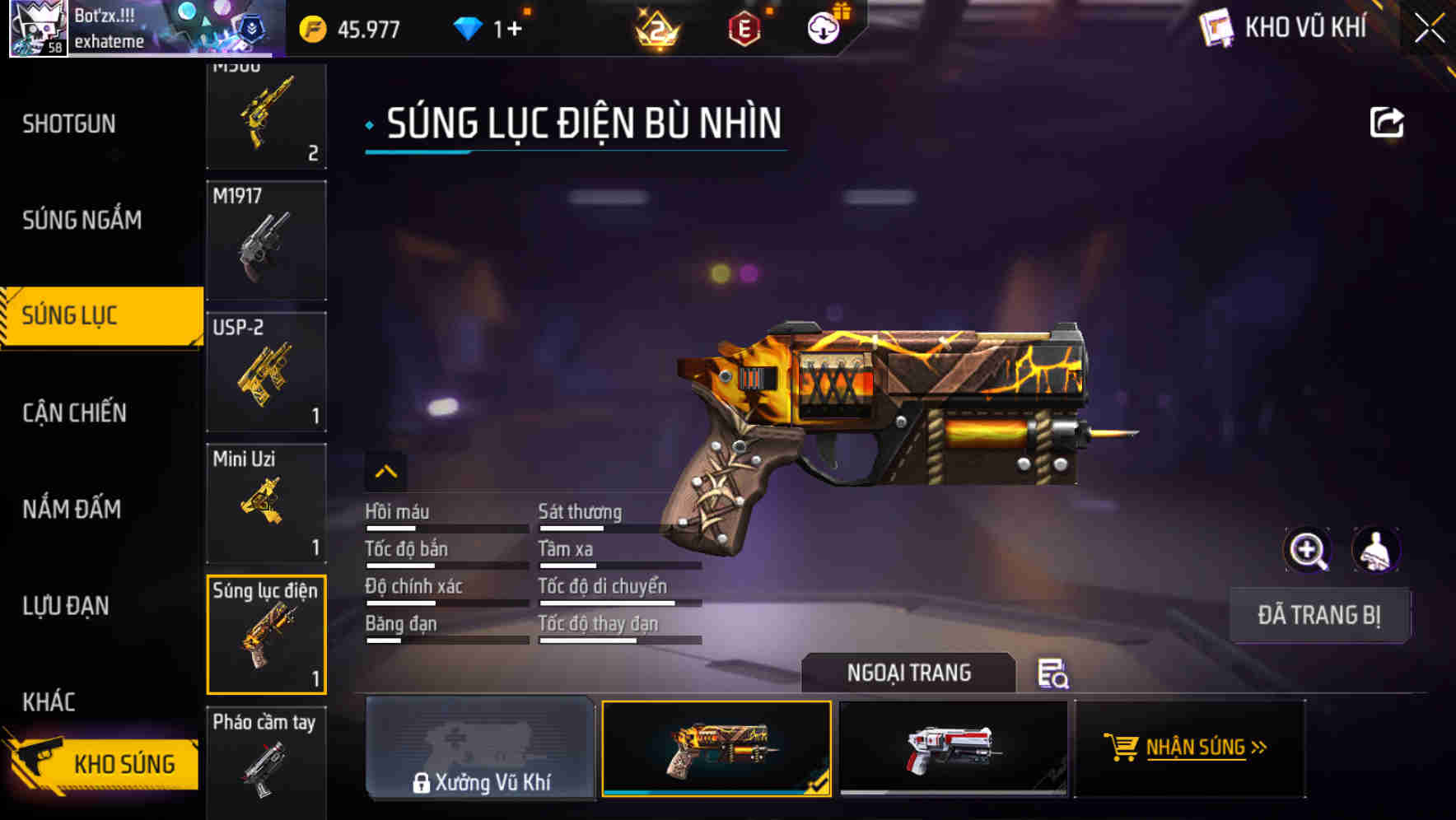Click the player avatar portrait of exhateme
The image size is (1456, 820).
point(37,27)
